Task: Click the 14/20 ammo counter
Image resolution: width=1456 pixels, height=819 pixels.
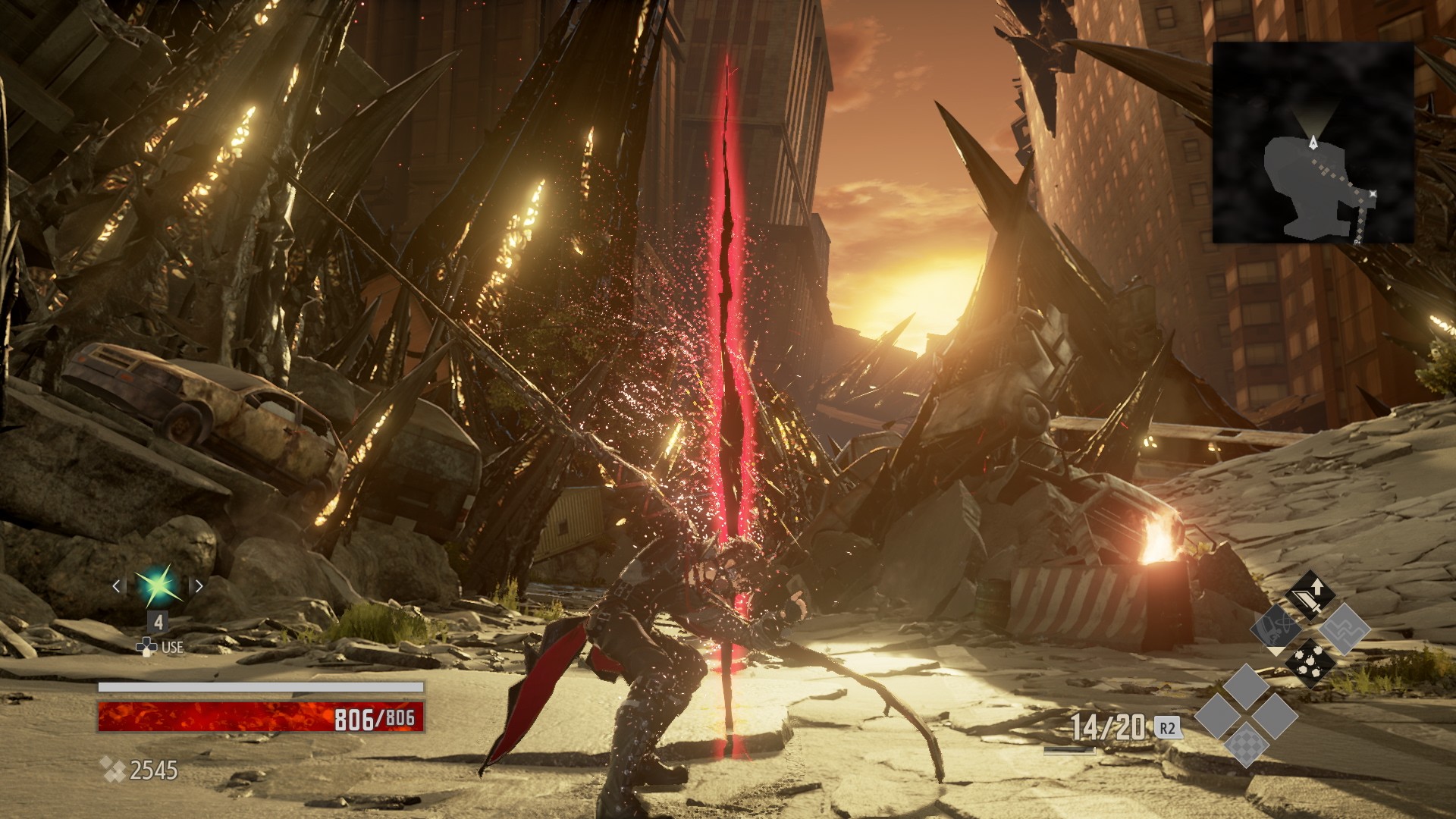Action: point(1107,726)
